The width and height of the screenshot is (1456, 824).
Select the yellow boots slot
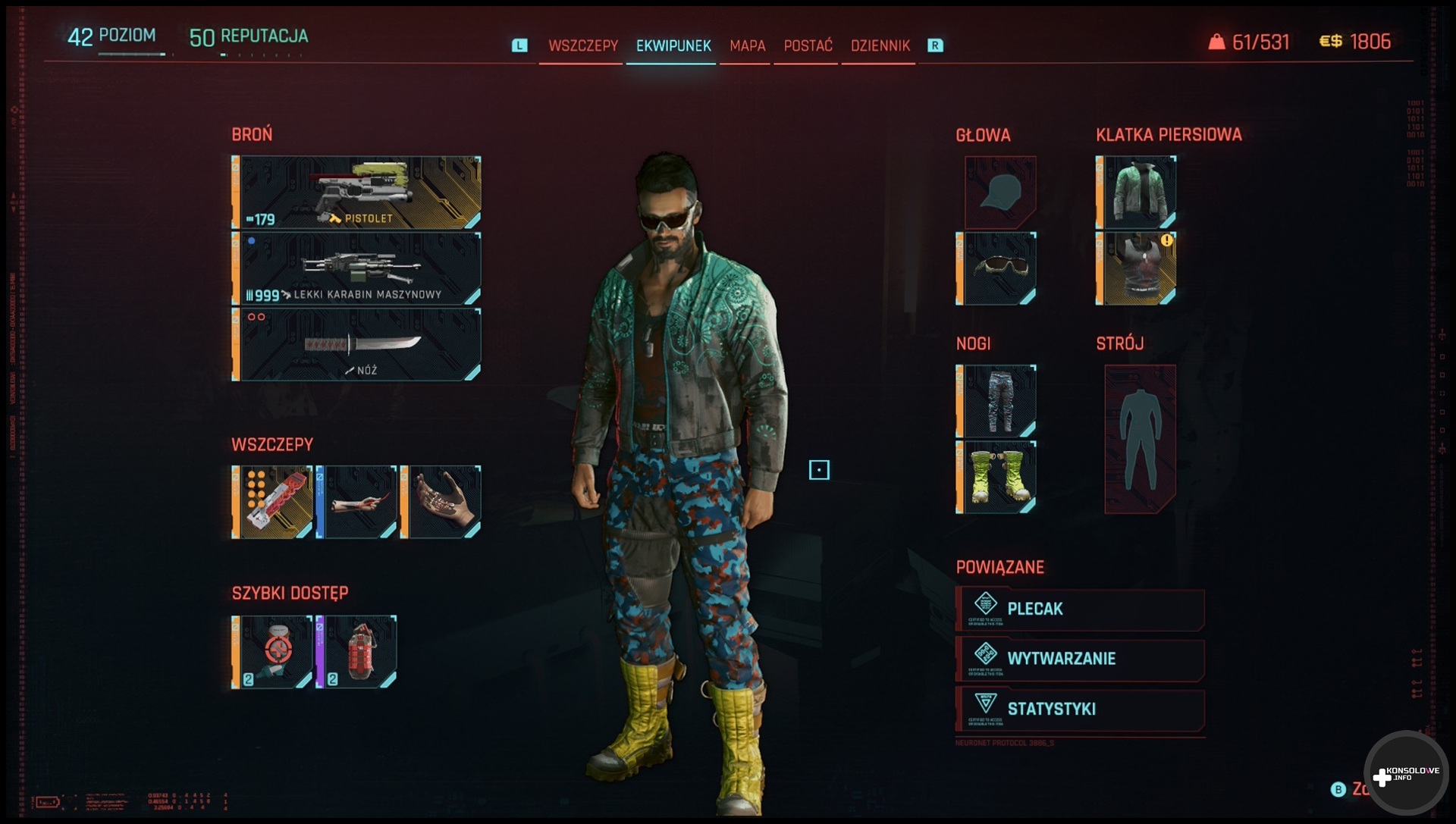click(x=996, y=477)
